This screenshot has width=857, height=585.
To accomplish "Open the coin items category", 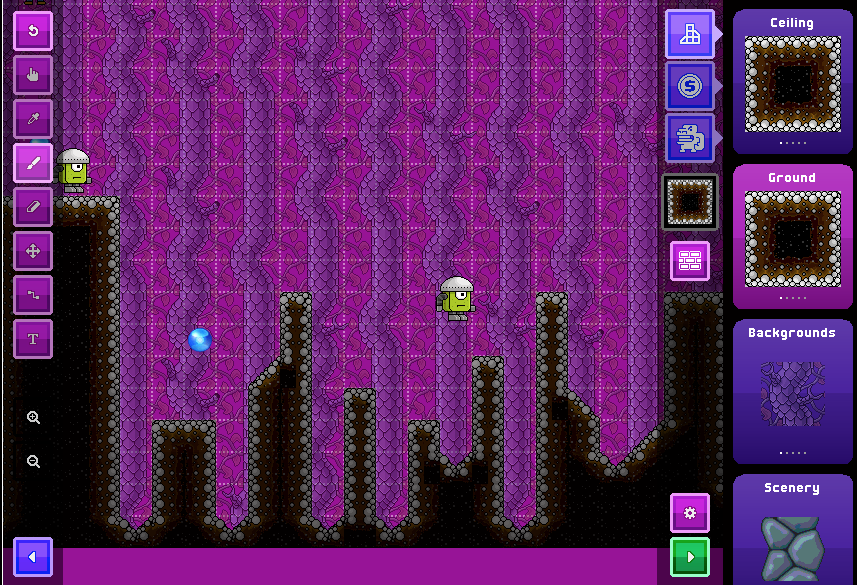I will pos(690,87).
